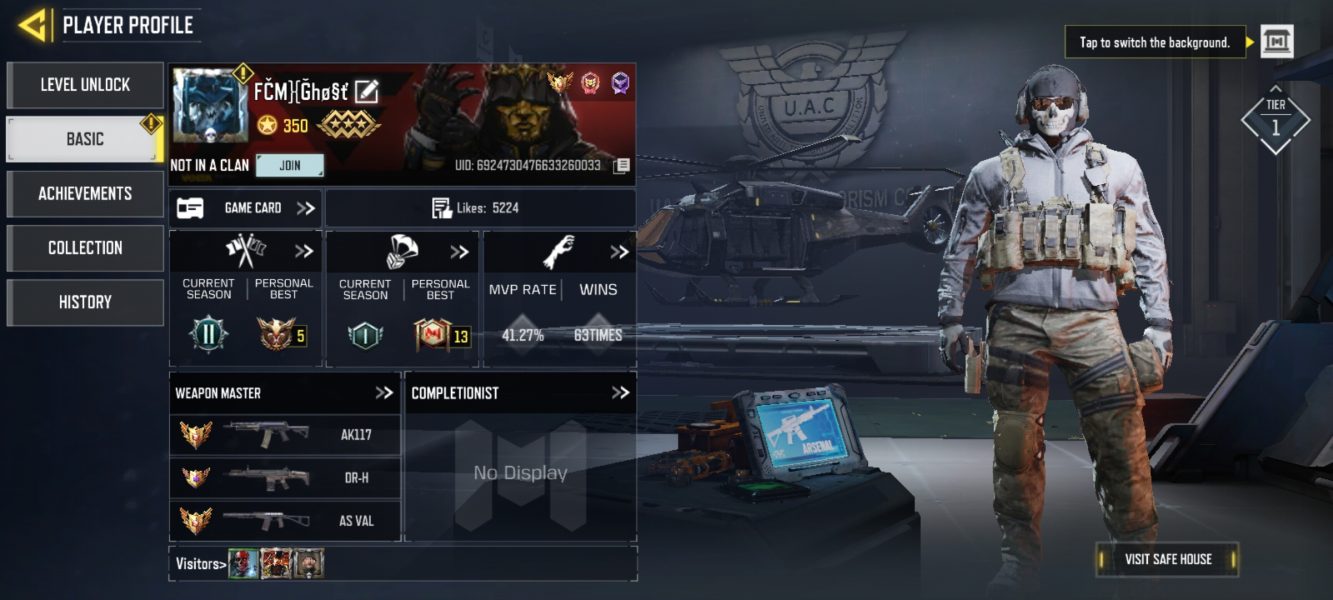The width and height of the screenshot is (1333, 600).
Task: Select the AK117 weapon master row
Action: click(x=285, y=435)
